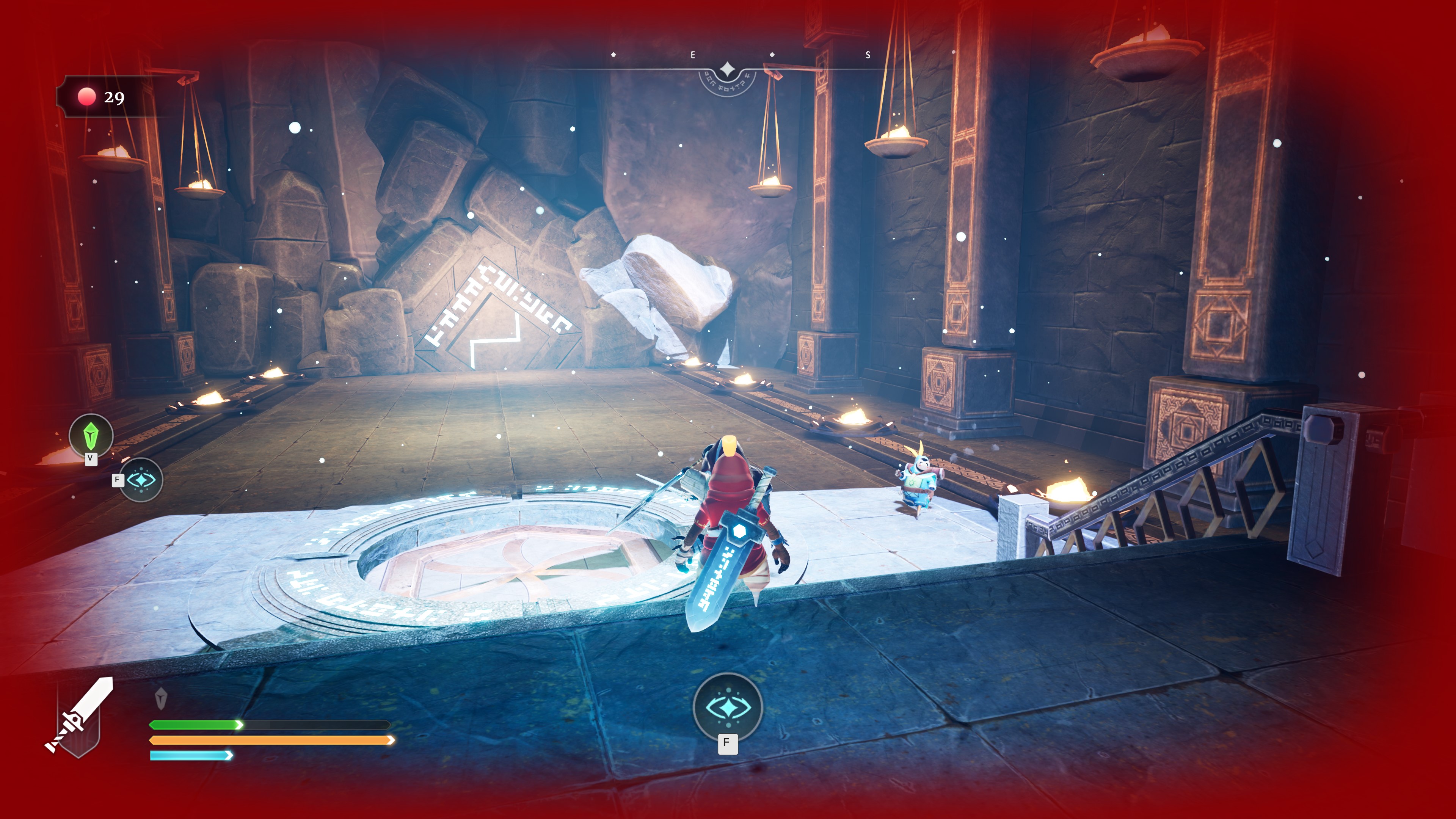Use the green crystal healing item icon

tap(91, 435)
